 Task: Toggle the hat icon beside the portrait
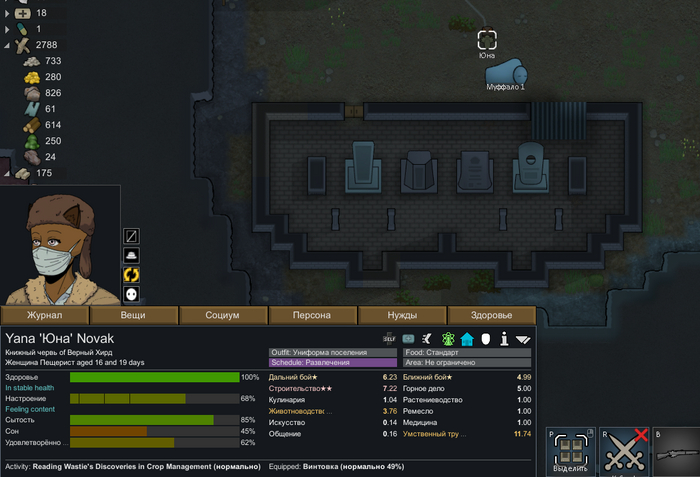pos(131,255)
